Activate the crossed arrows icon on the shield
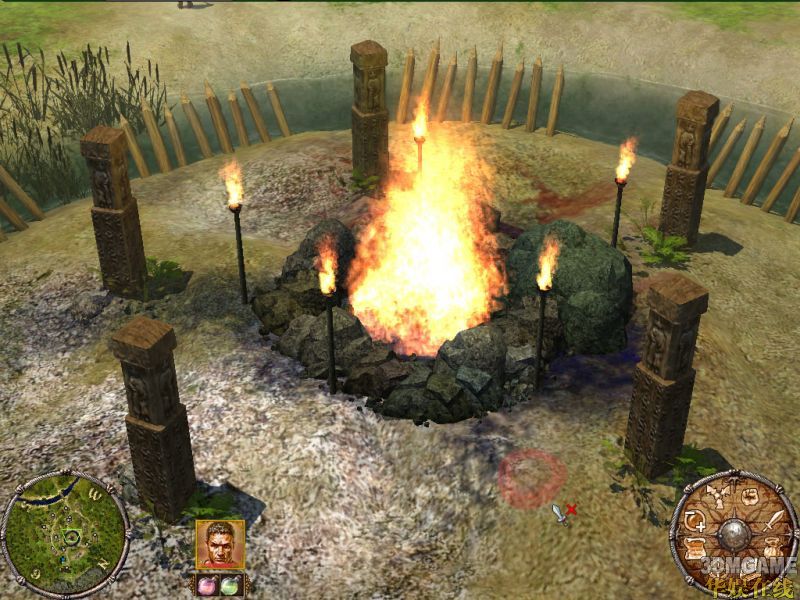Image resolution: width=800 pixels, height=600 pixels. 717,494
